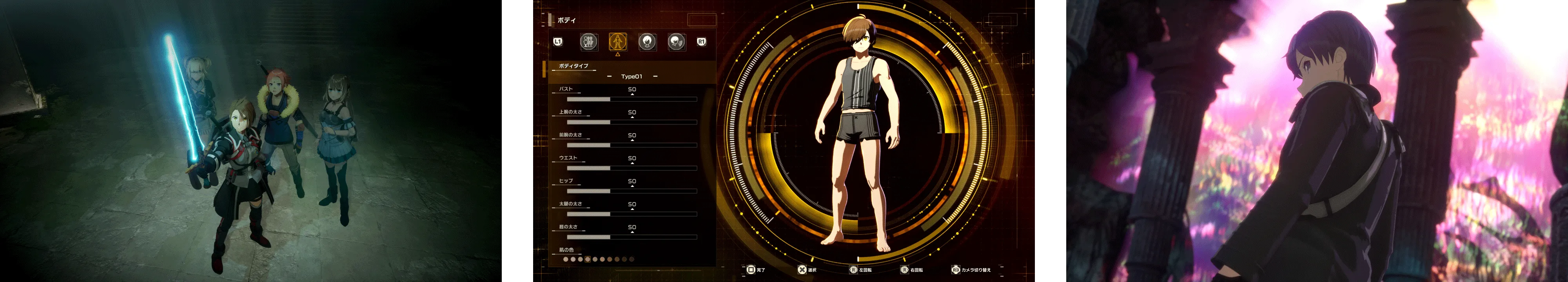Screen dimensions: 1568x282
Task: Pick the darkest skin color swatch
Action: (x=632, y=260)
